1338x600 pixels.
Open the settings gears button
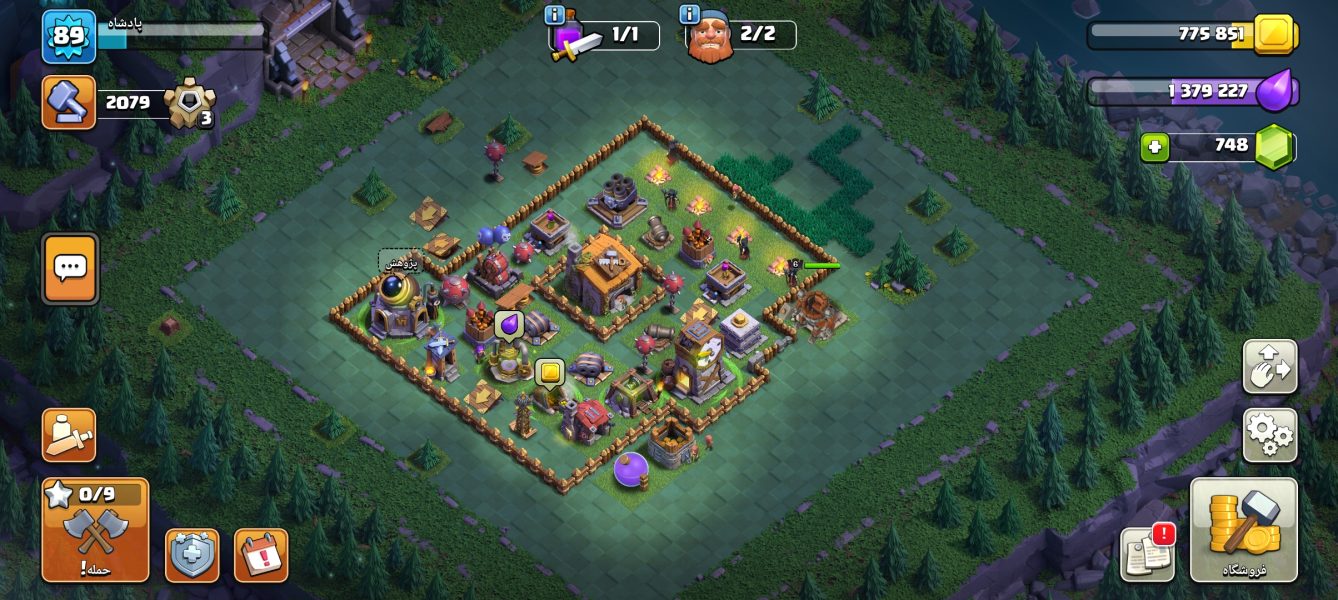1270,435
